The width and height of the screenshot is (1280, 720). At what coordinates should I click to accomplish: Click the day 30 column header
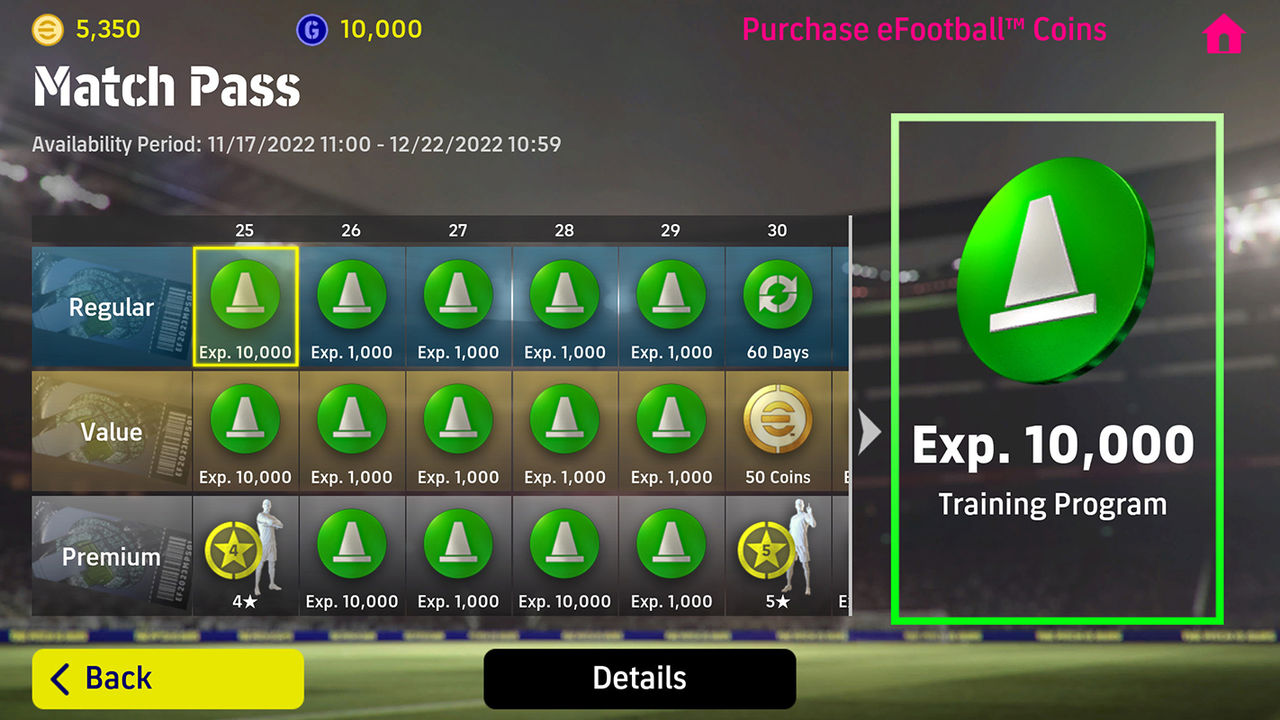point(777,230)
